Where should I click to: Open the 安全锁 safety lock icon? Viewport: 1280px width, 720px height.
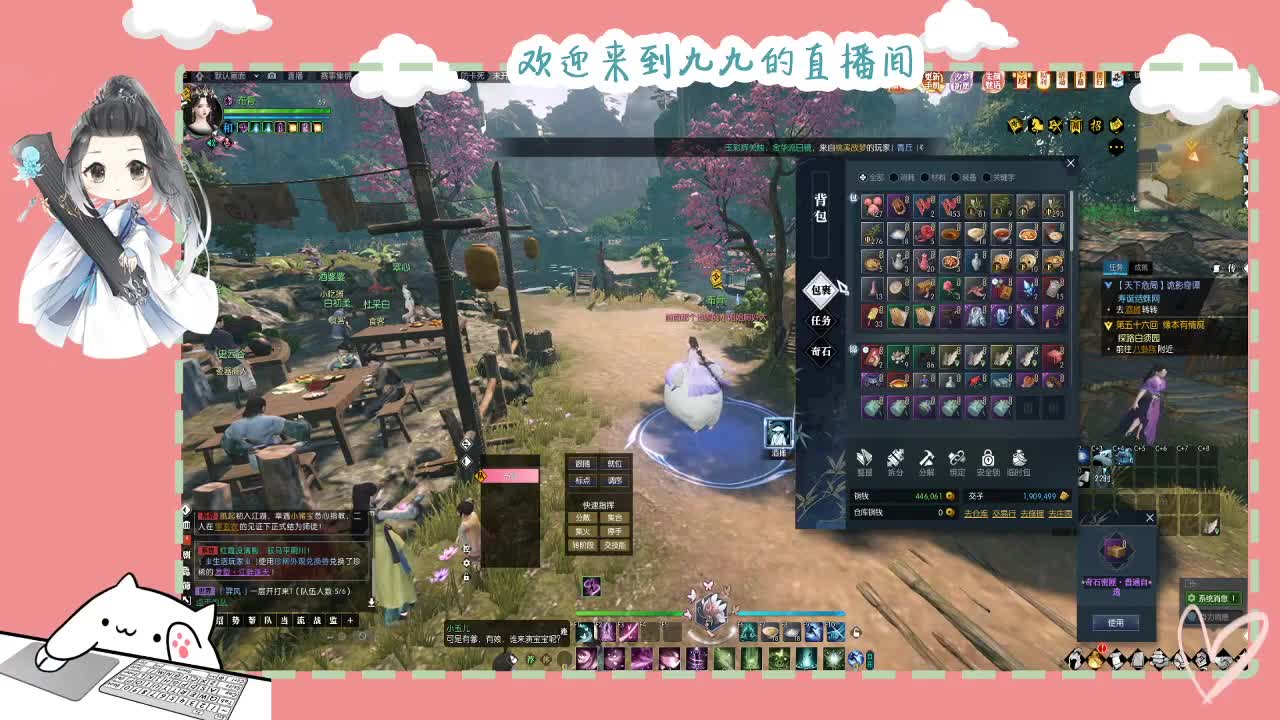click(988, 459)
